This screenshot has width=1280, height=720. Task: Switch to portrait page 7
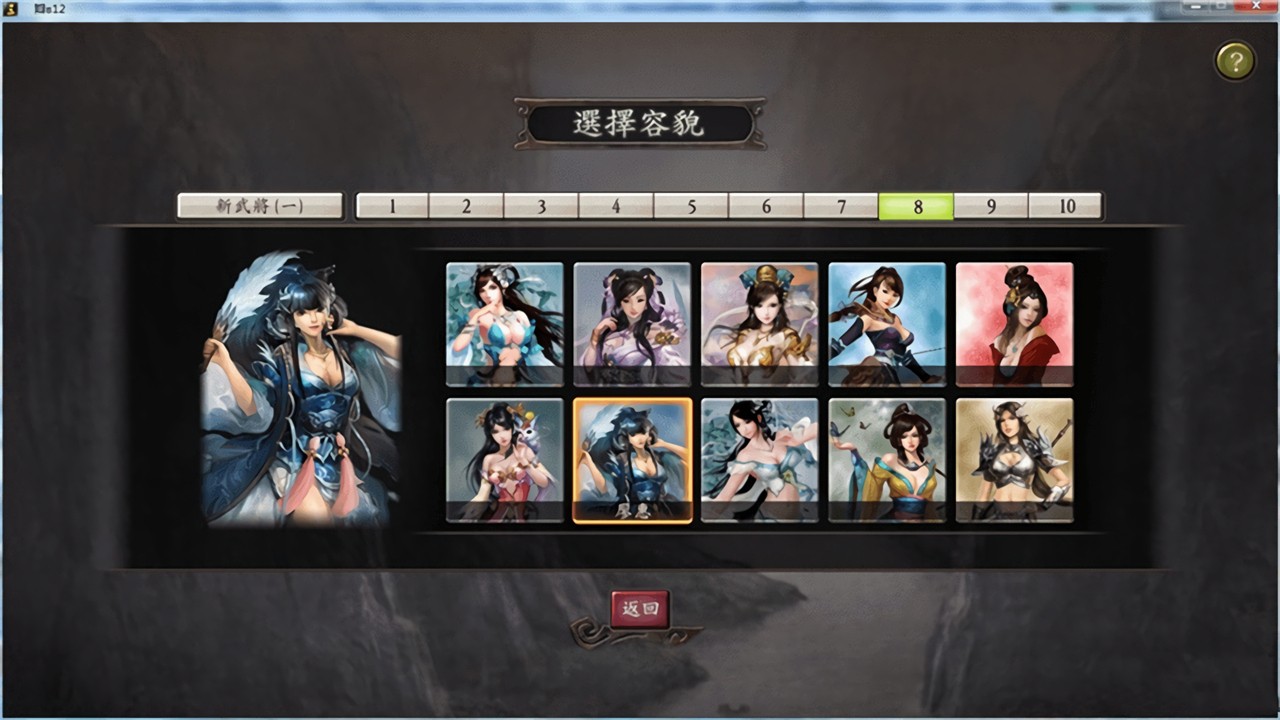click(x=841, y=206)
